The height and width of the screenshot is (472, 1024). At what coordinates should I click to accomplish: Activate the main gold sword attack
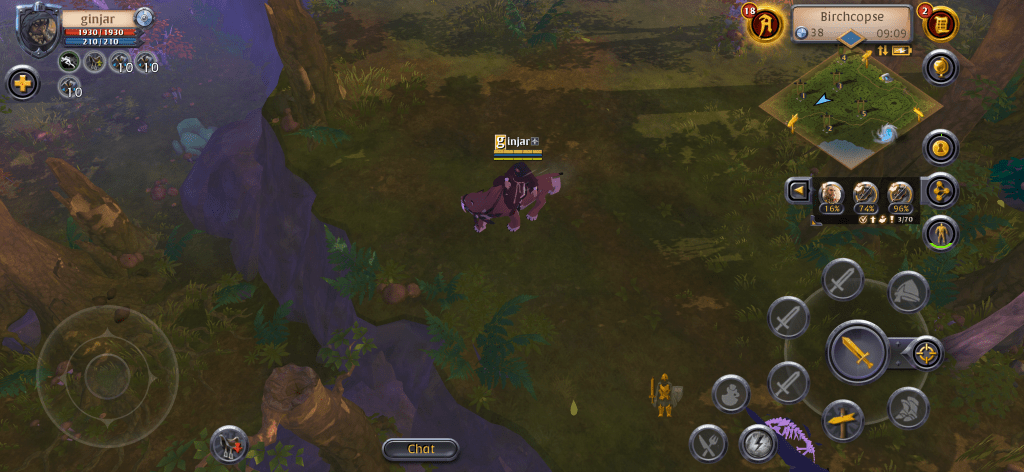(857, 352)
